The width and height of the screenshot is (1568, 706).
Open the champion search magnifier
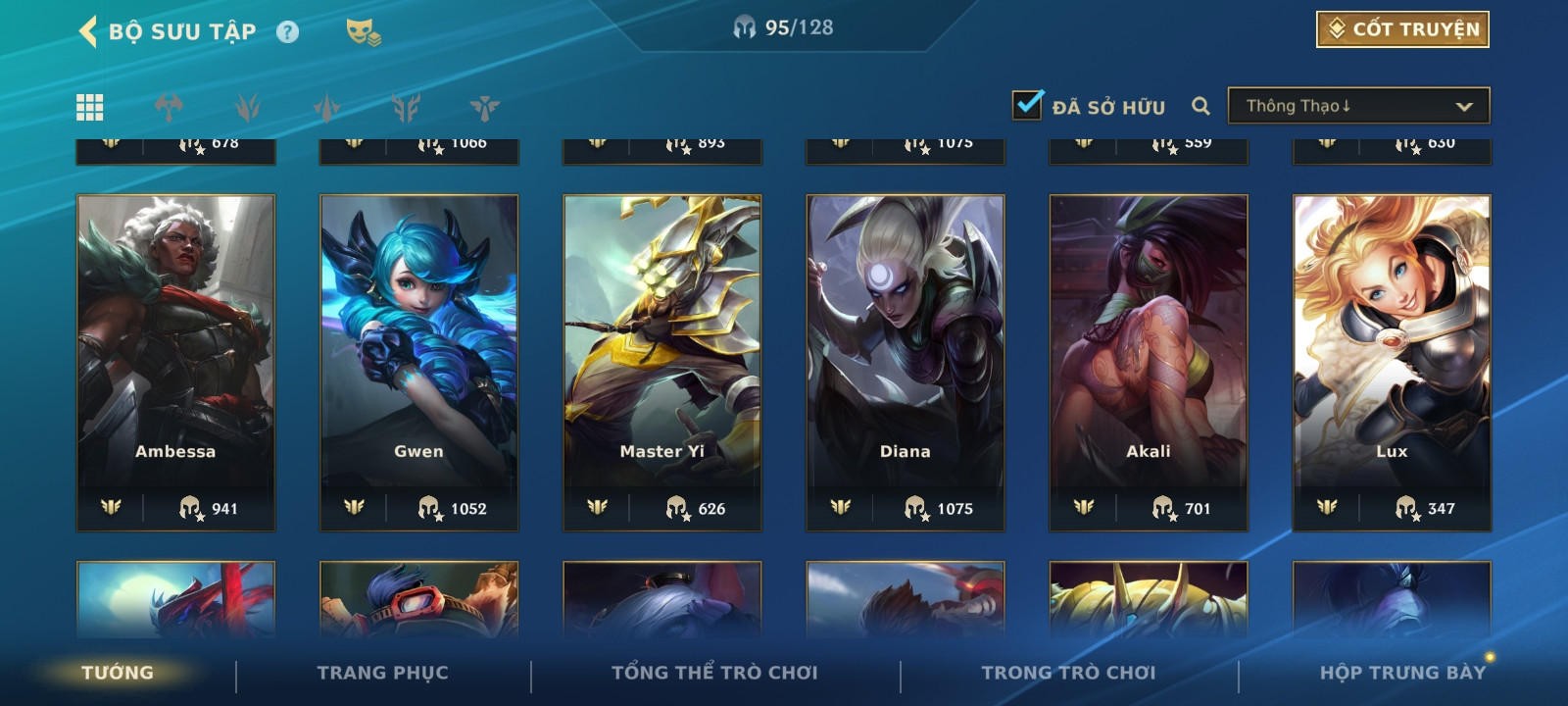coord(1200,106)
